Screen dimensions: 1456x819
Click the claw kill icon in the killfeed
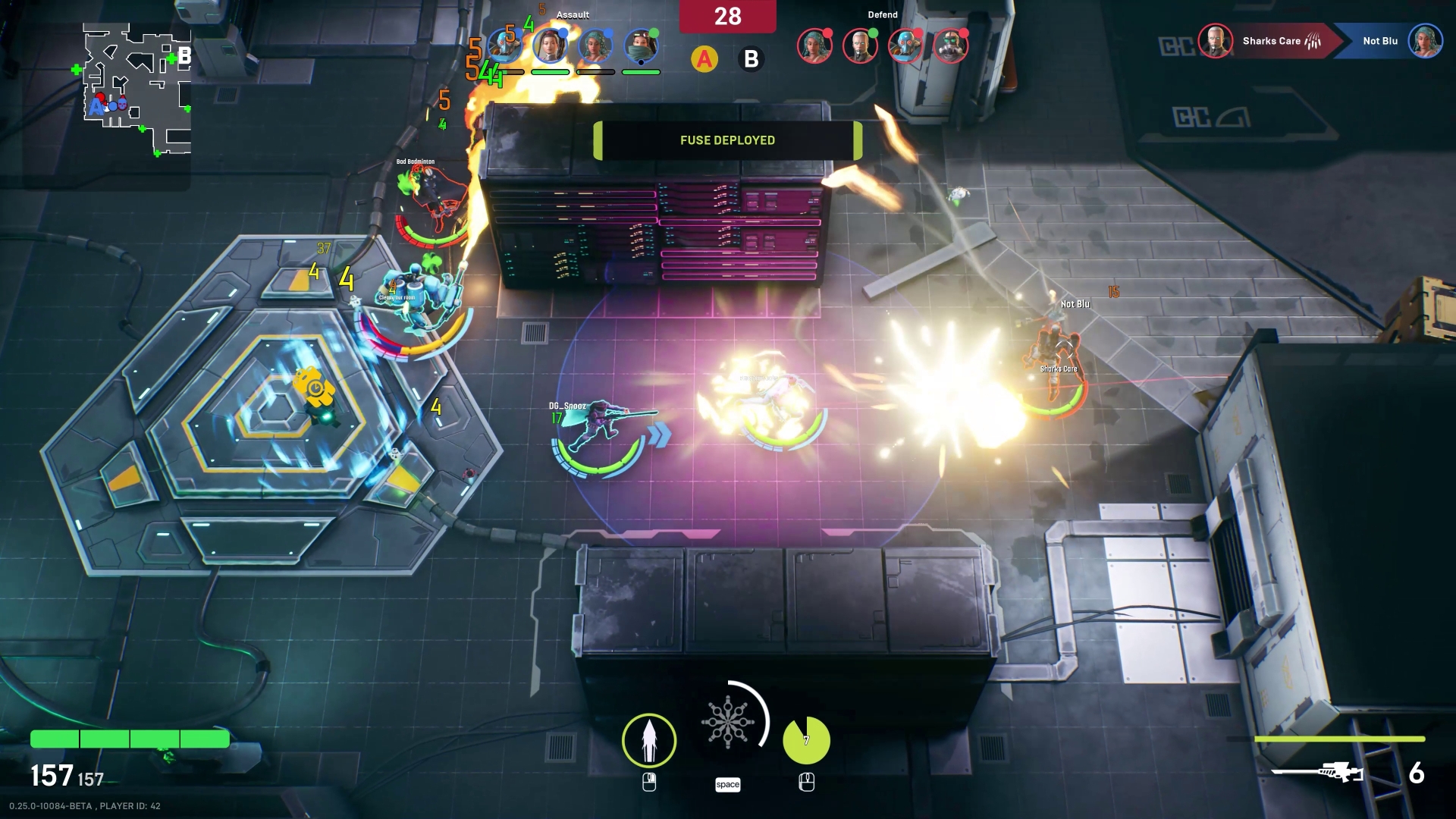[x=1313, y=42]
